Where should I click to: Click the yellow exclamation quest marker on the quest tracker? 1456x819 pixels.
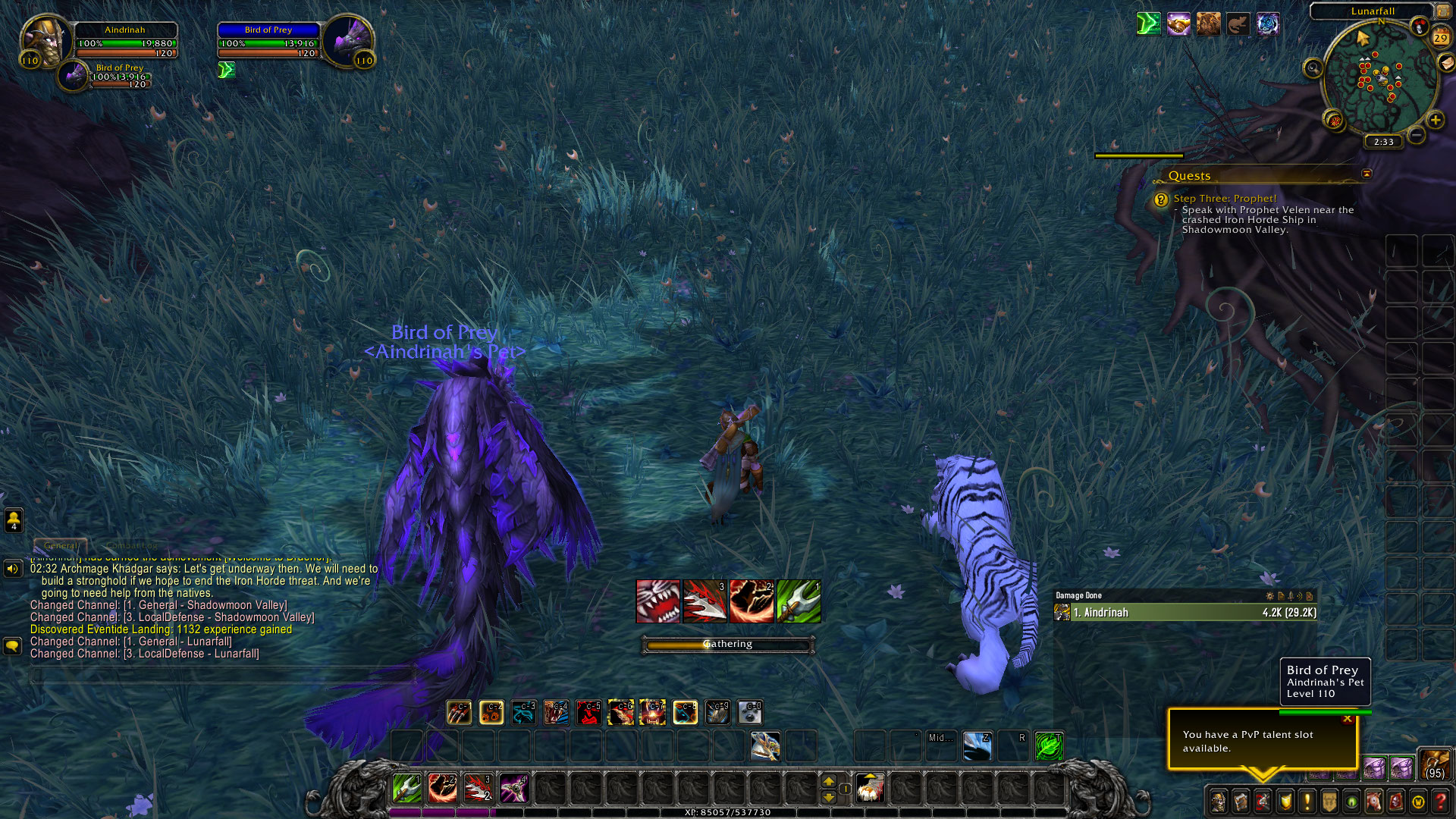click(x=1159, y=199)
